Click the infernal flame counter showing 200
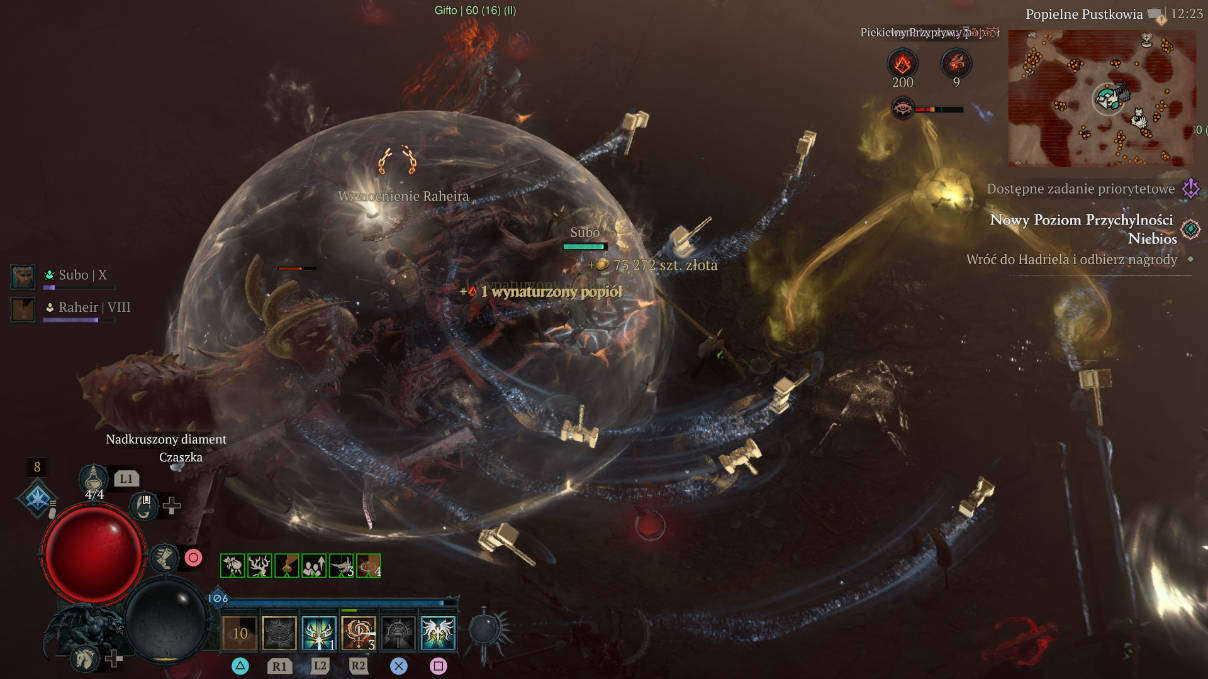Viewport: 1208px width, 679px height. (x=903, y=64)
